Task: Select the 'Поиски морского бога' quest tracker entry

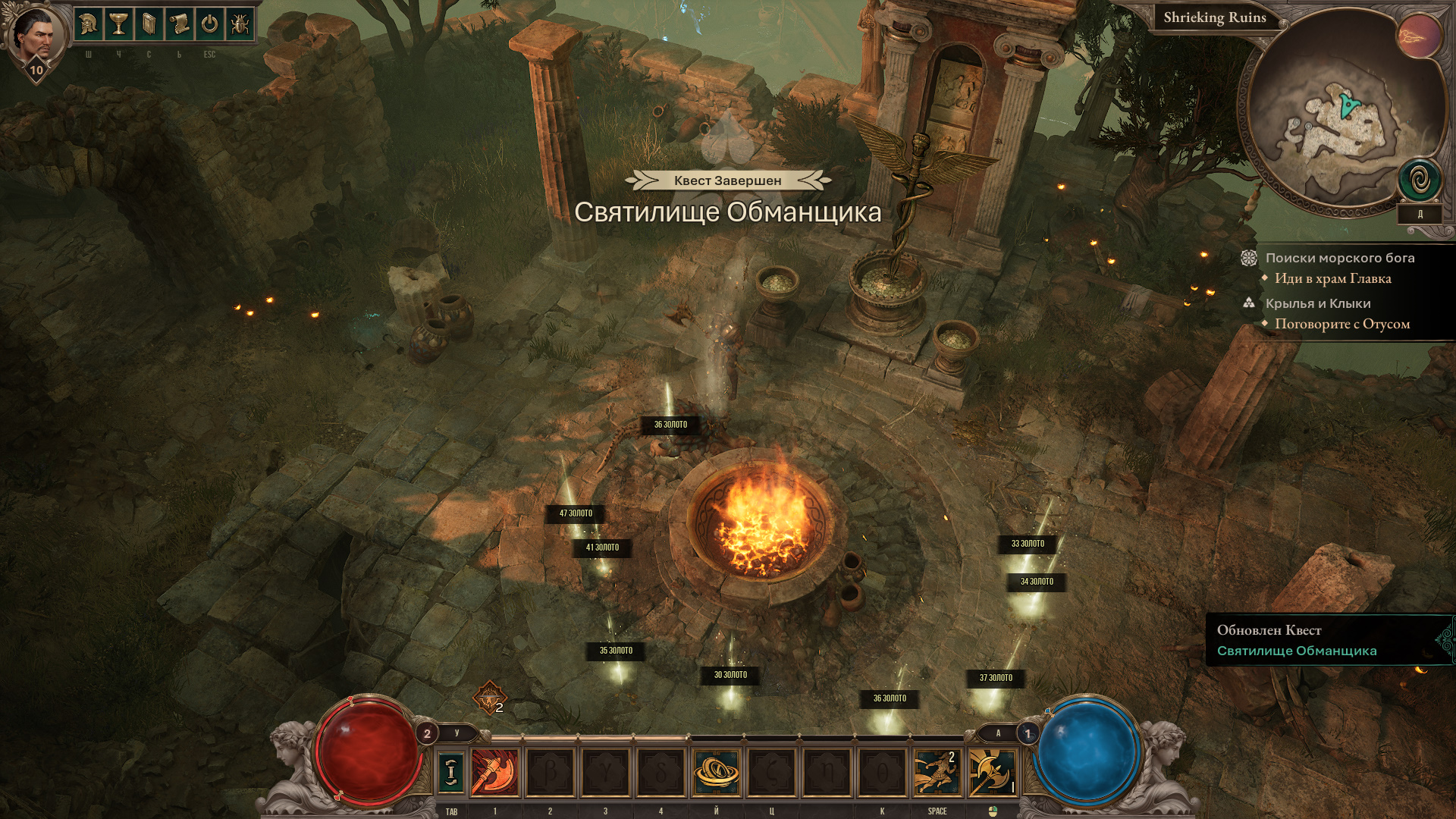Action: pos(1339,258)
